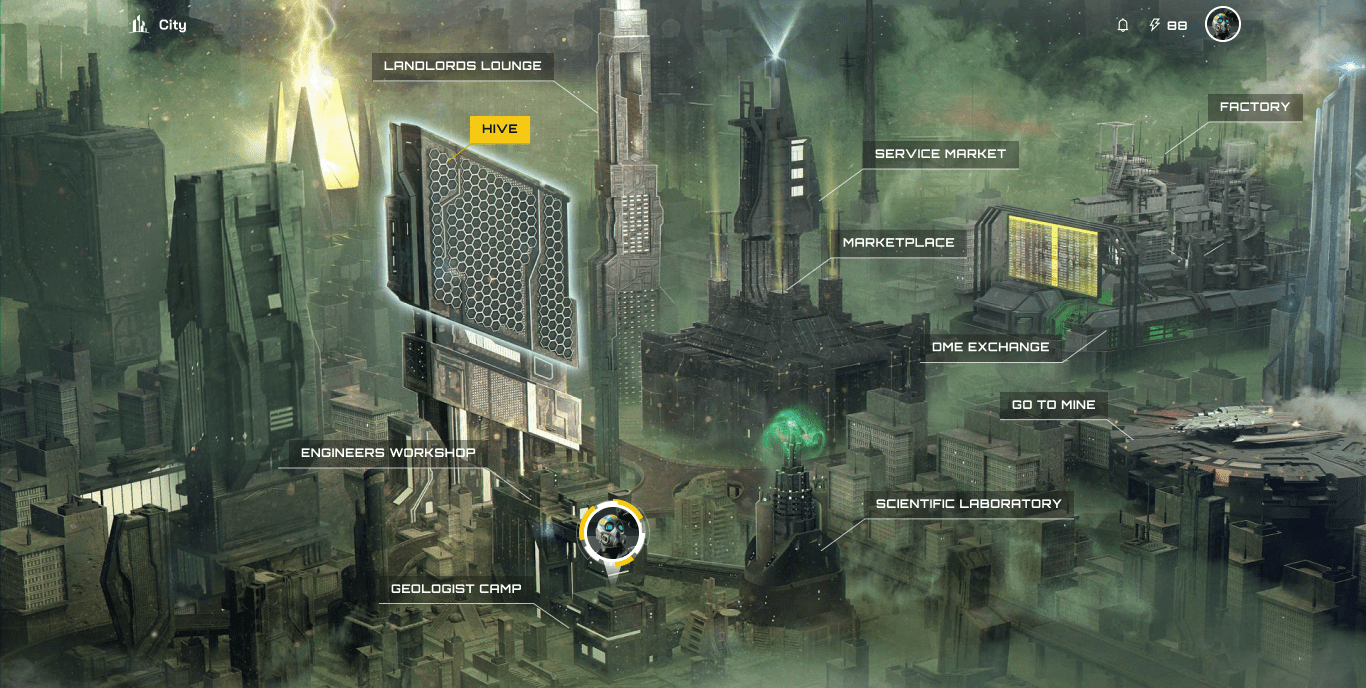Open the Landlords Lounge label
Viewport: 1366px width, 688px height.
[x=462, y=66]
